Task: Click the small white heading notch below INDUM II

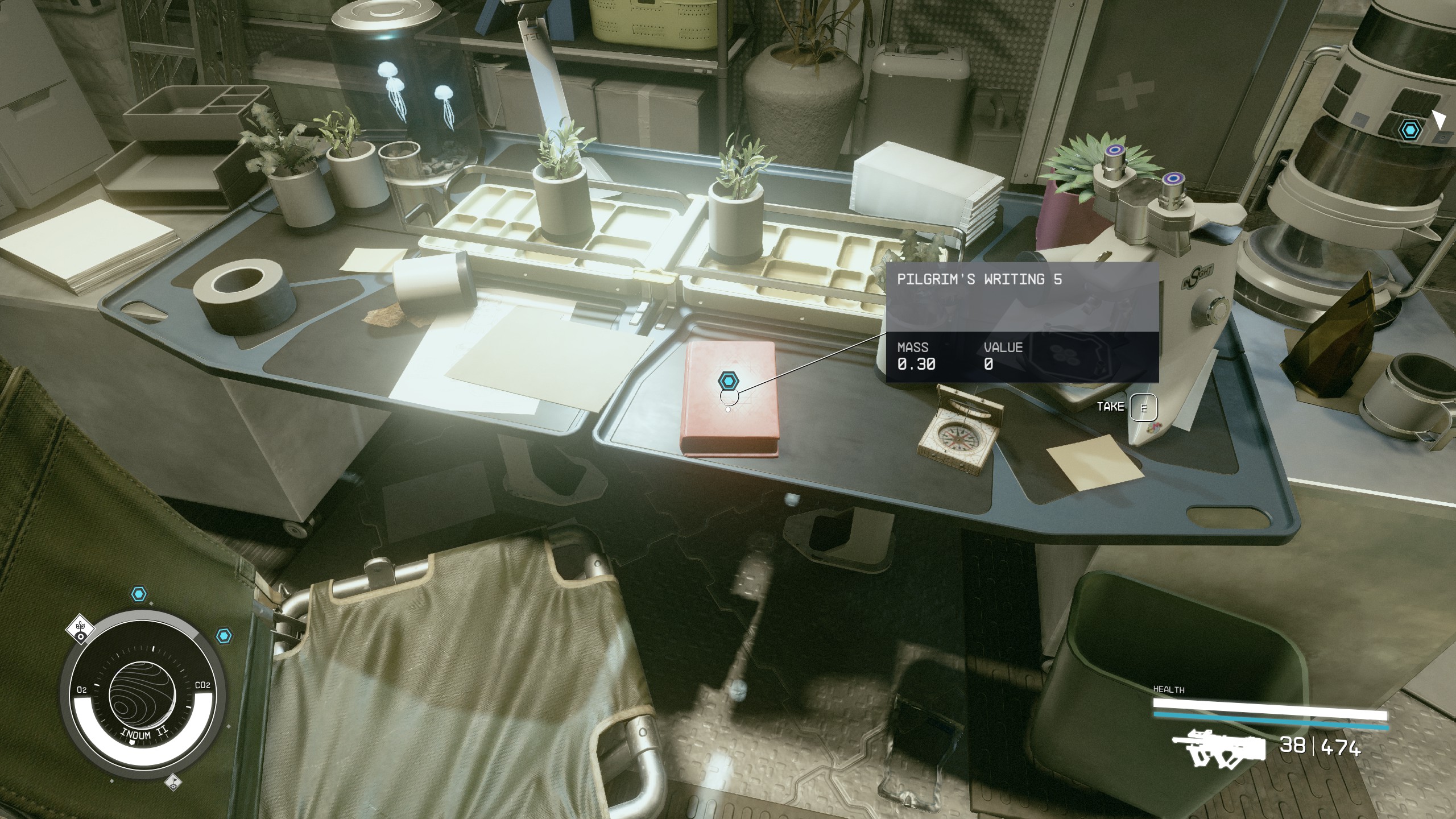Action: coord(132,742)
